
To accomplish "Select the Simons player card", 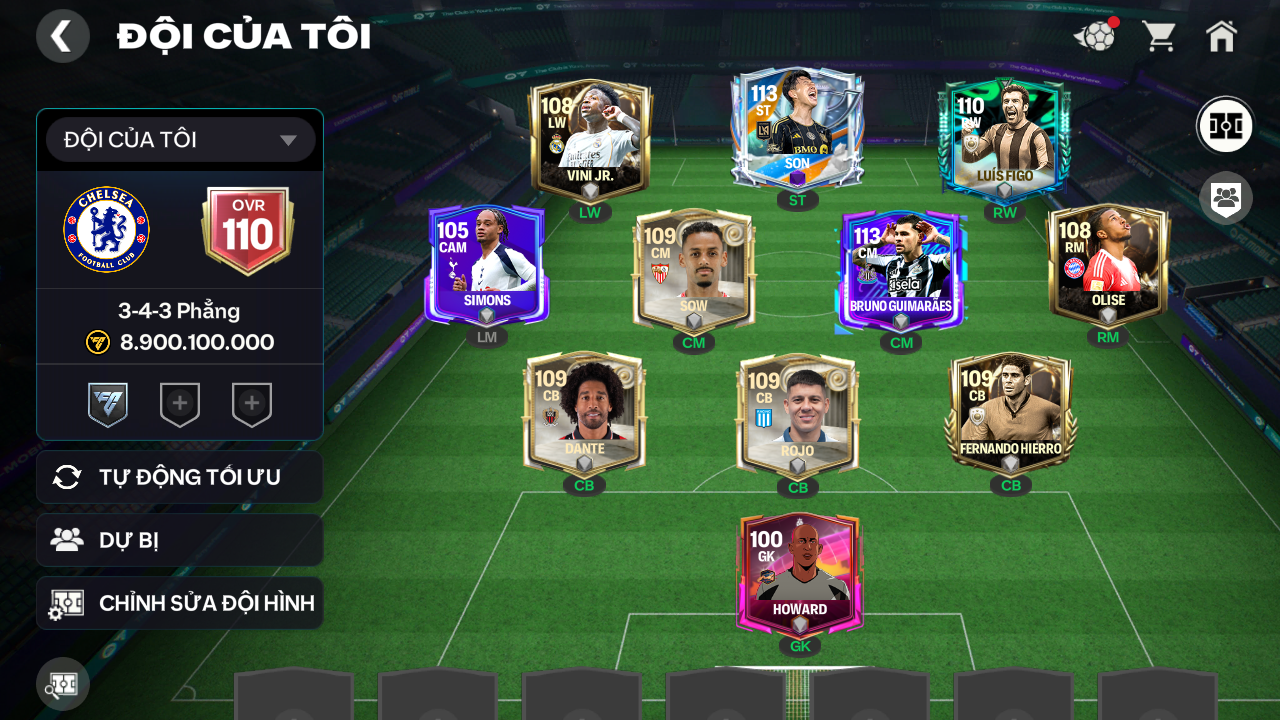I will click(x=487, y=265).
